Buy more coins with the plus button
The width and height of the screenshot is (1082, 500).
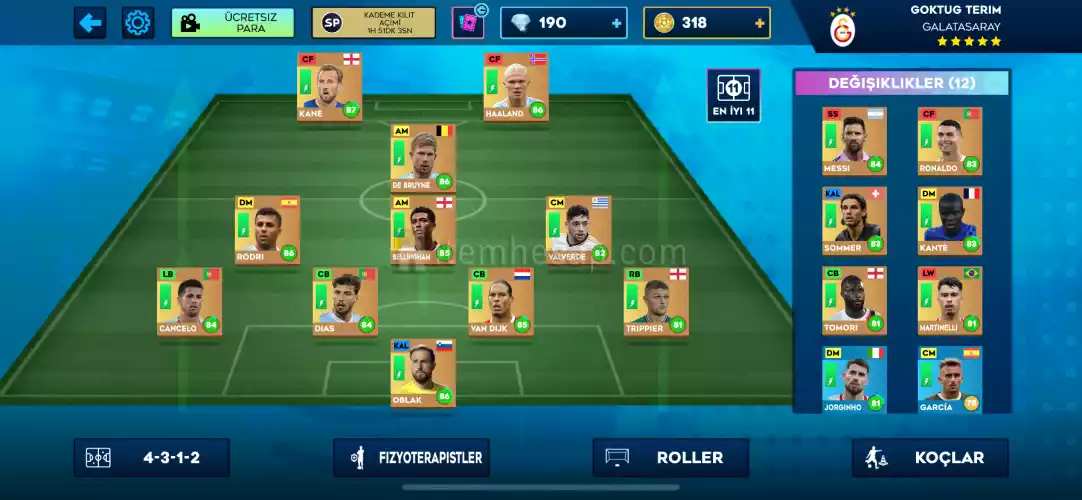(760, 22)
